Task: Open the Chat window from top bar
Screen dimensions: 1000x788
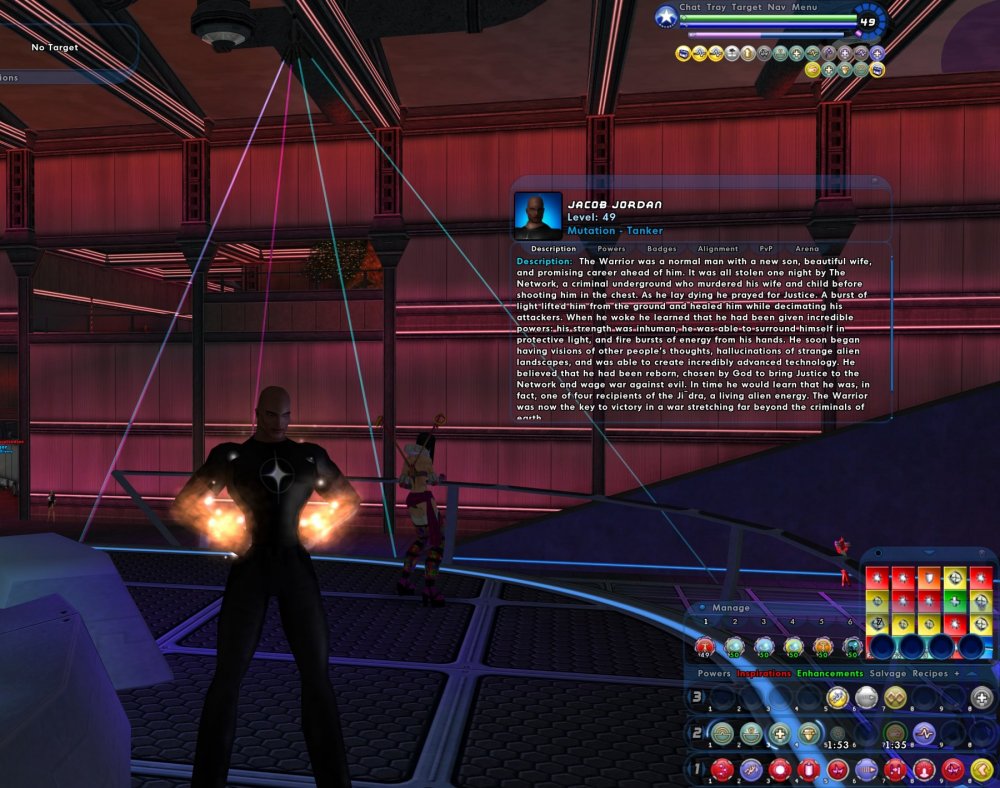Action: pyautogui.click(x=690, y=7)
